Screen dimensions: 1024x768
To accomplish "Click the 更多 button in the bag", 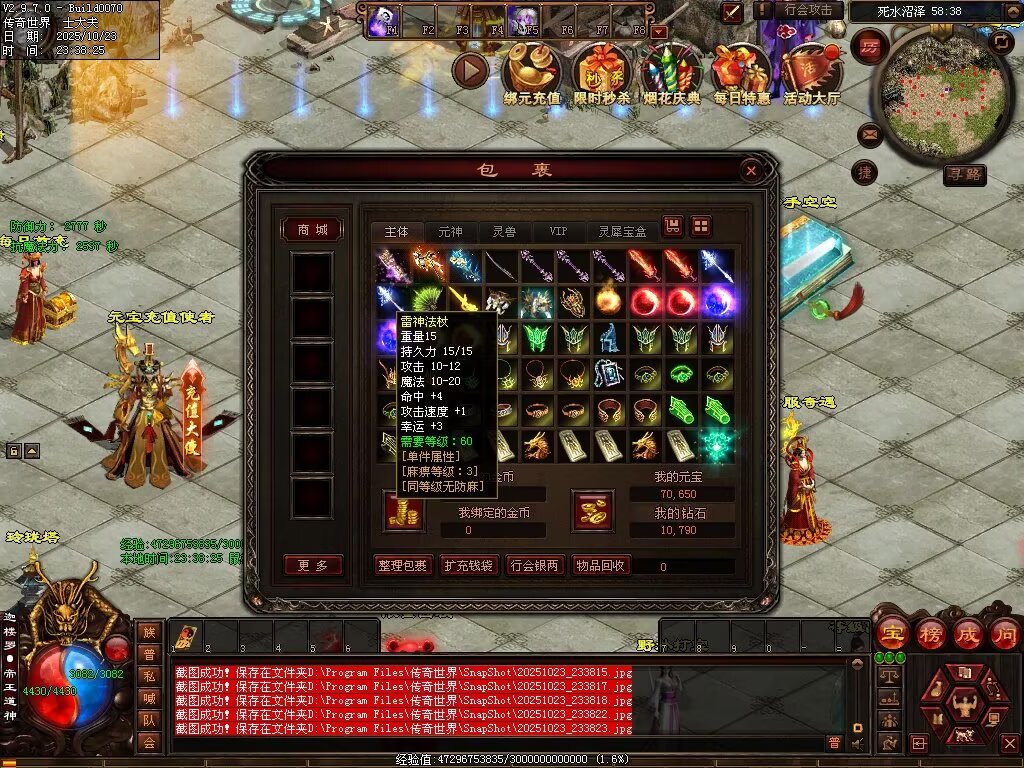I will click(312, 565).
